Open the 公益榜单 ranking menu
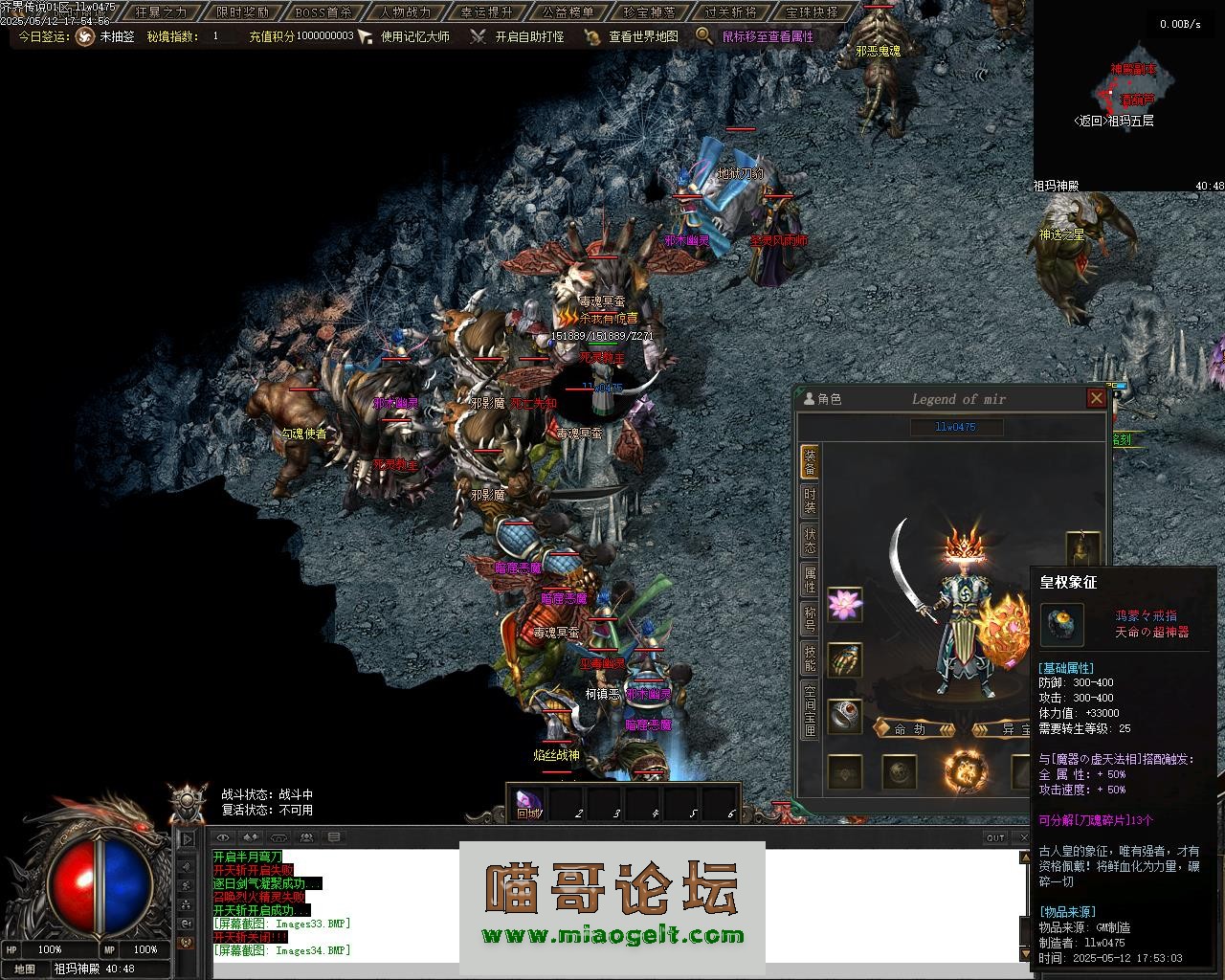This screenshot has height=980, width=1225. pyautogui.click(x=568, y=12)
